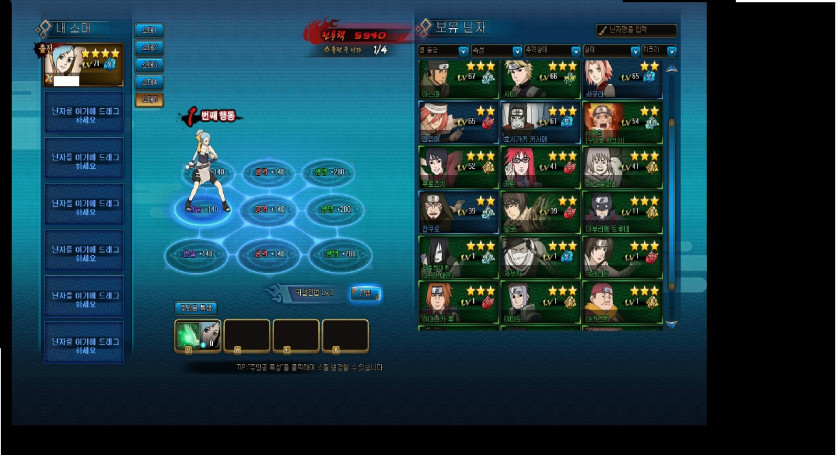
Task: Open the star grade filter dropdown
Action: click(443, 50)
